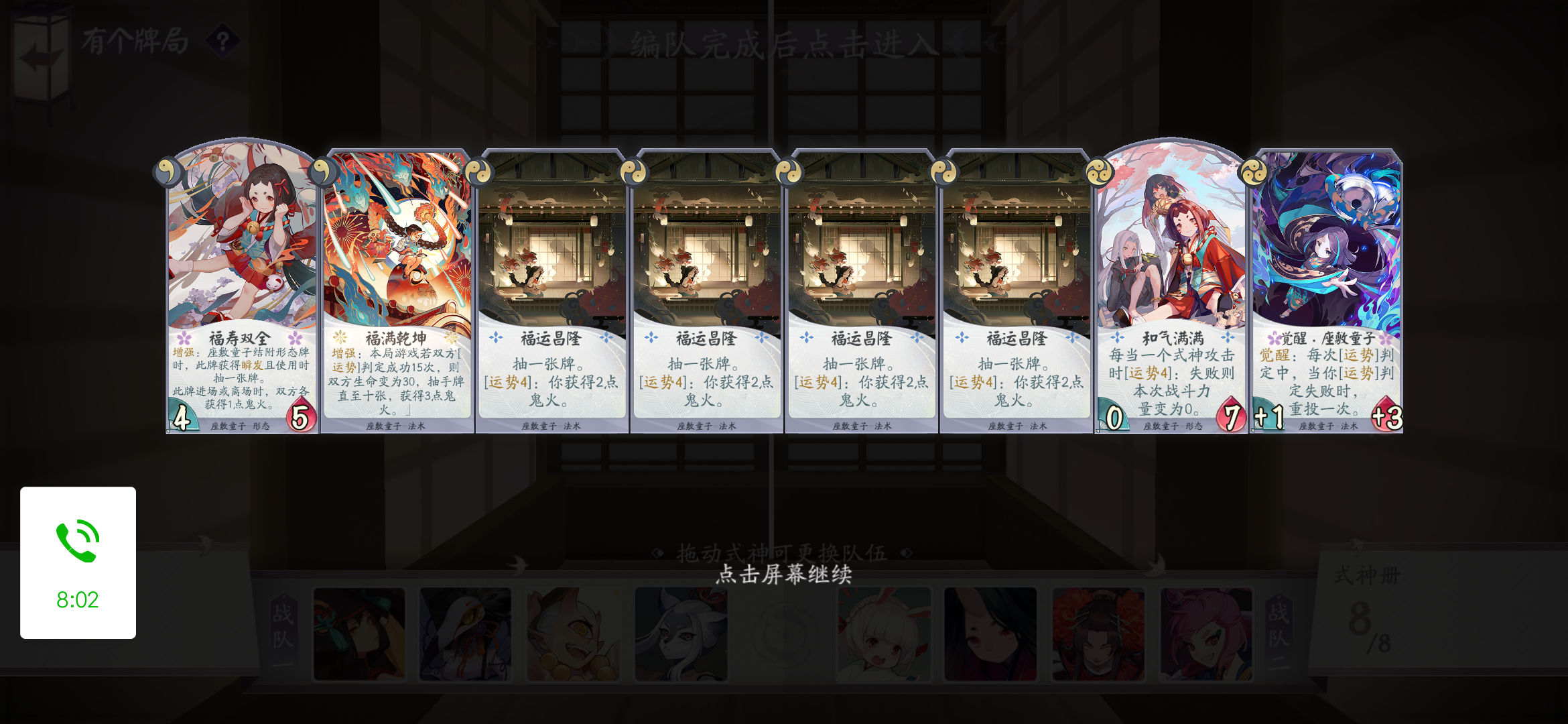The width and height of the screenshot is (1568, 724).
Task: Click 点击屏幕继续 to continue
Action: pos(784,575)
